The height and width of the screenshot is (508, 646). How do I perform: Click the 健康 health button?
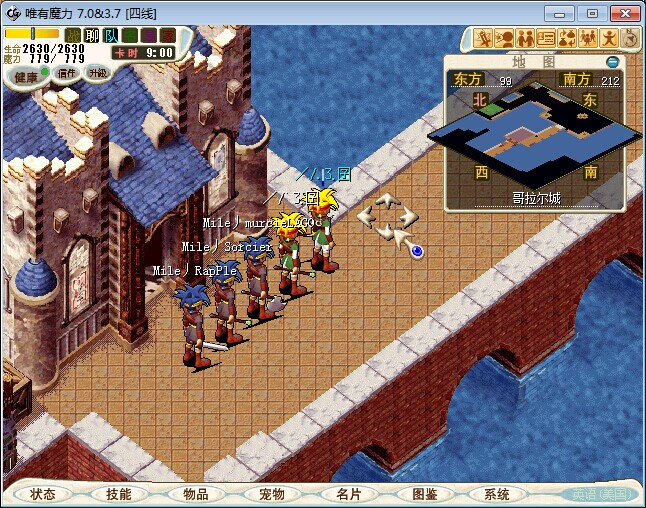(27, 76)
